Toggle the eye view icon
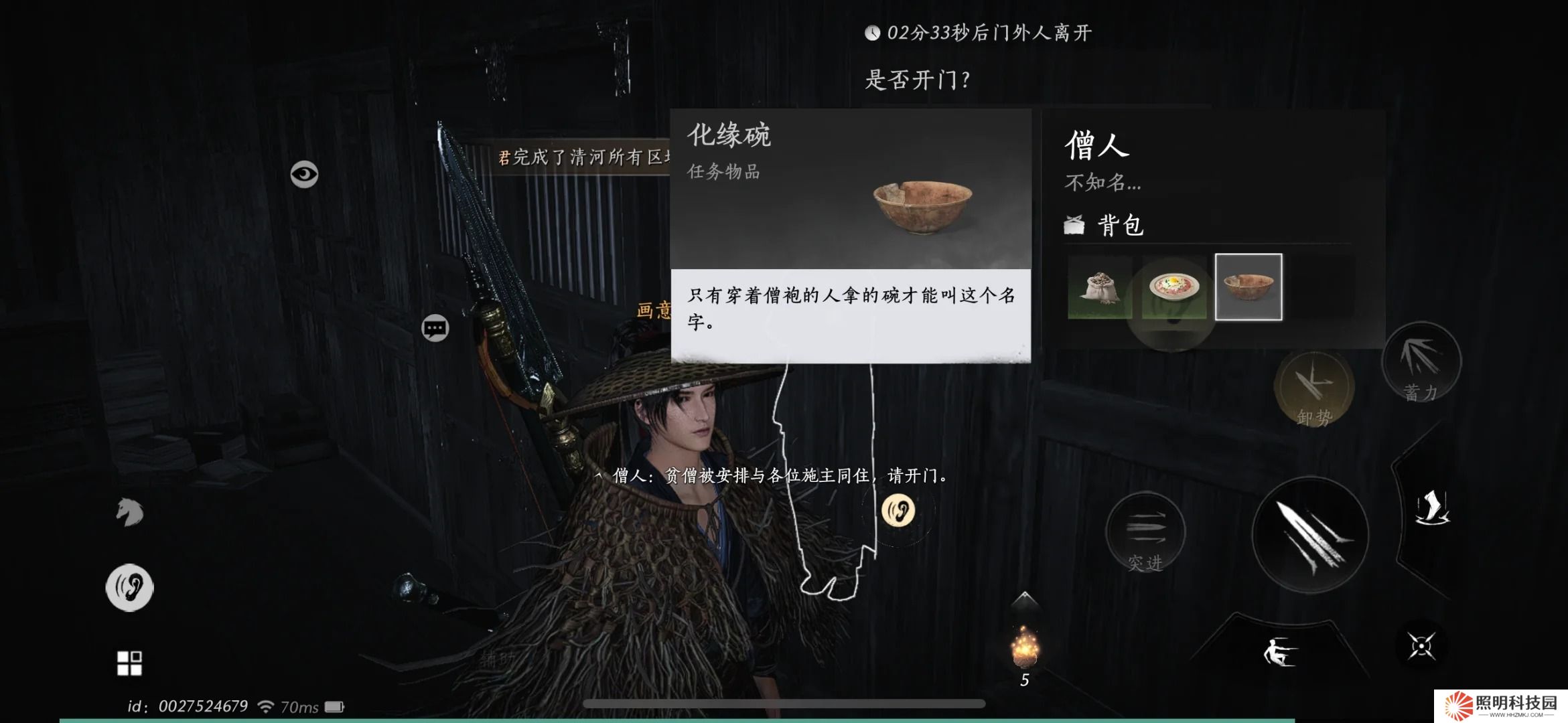 click(304, 175)
